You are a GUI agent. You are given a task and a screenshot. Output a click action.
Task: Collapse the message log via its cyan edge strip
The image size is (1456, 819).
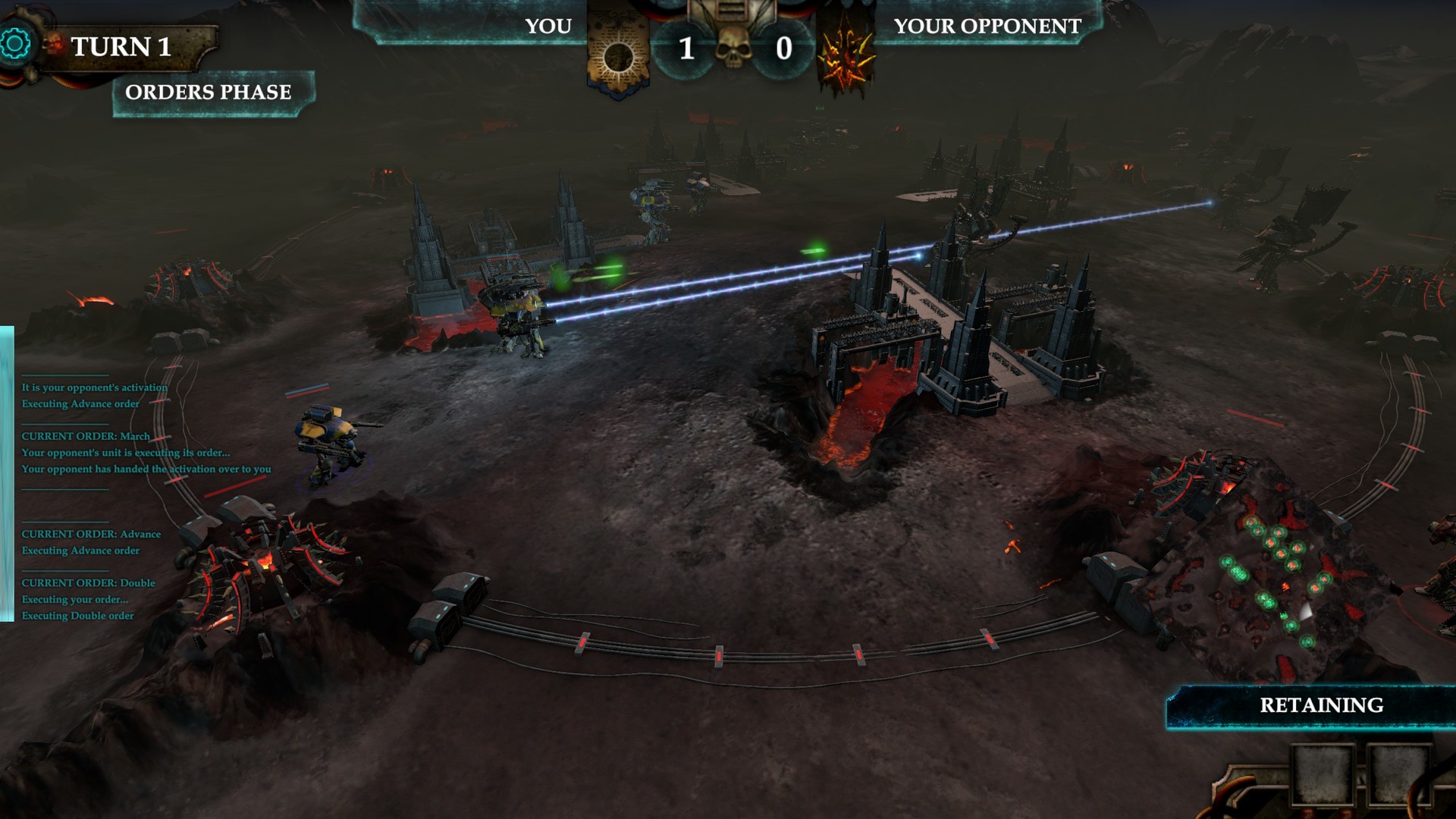(x=11, y=470)
